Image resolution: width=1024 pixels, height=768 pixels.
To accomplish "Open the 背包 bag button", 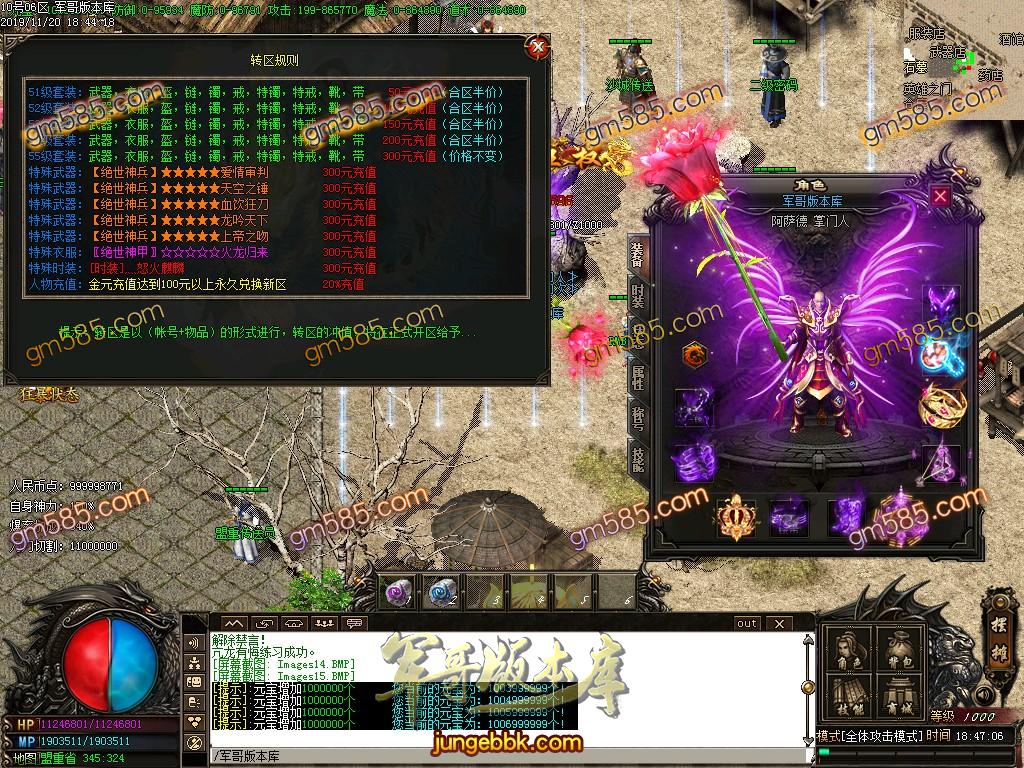I will [901, 651].
